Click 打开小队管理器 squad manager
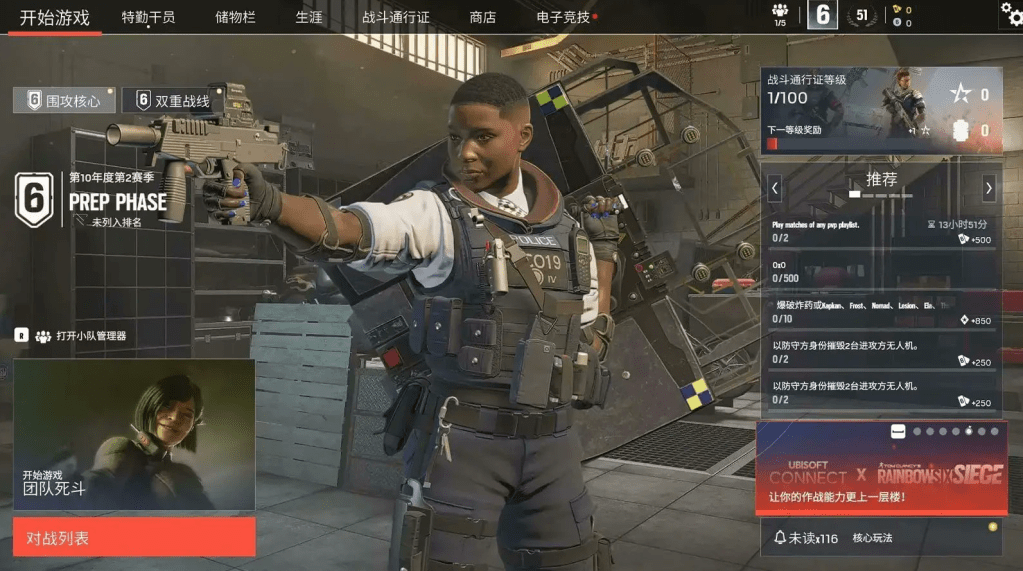This screenshot has width=1023, height=571. pos(80,336)
